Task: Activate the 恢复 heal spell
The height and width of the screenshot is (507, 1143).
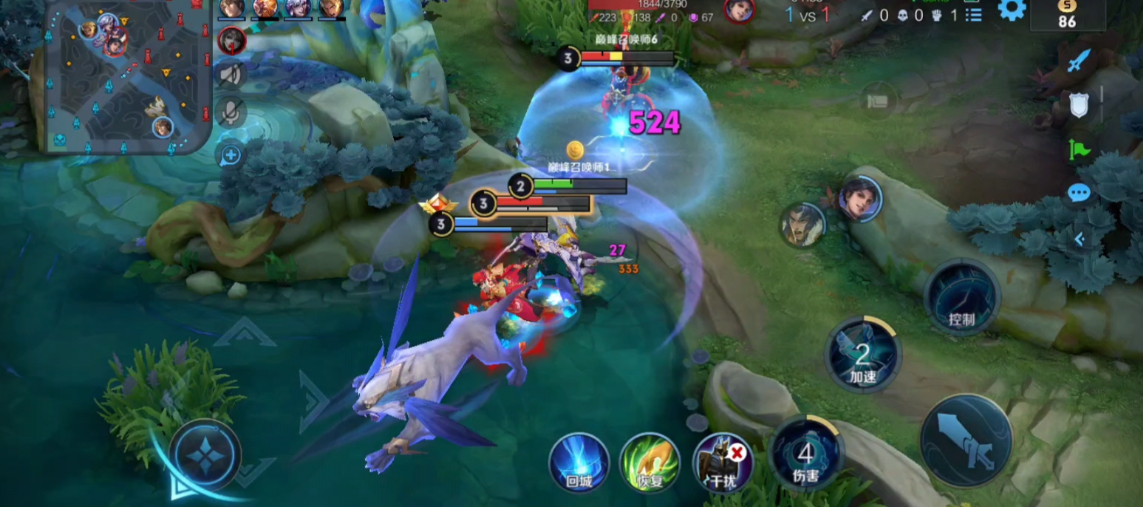Action: 650,462
